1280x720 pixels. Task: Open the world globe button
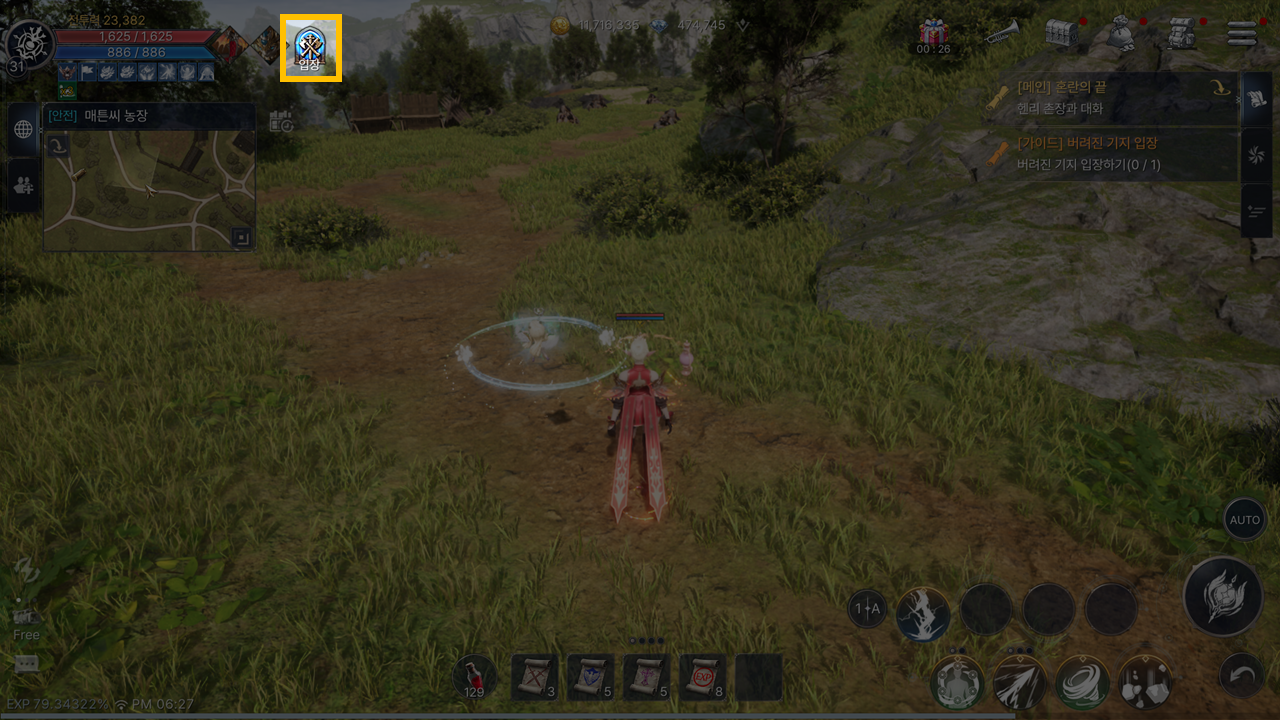23,129
